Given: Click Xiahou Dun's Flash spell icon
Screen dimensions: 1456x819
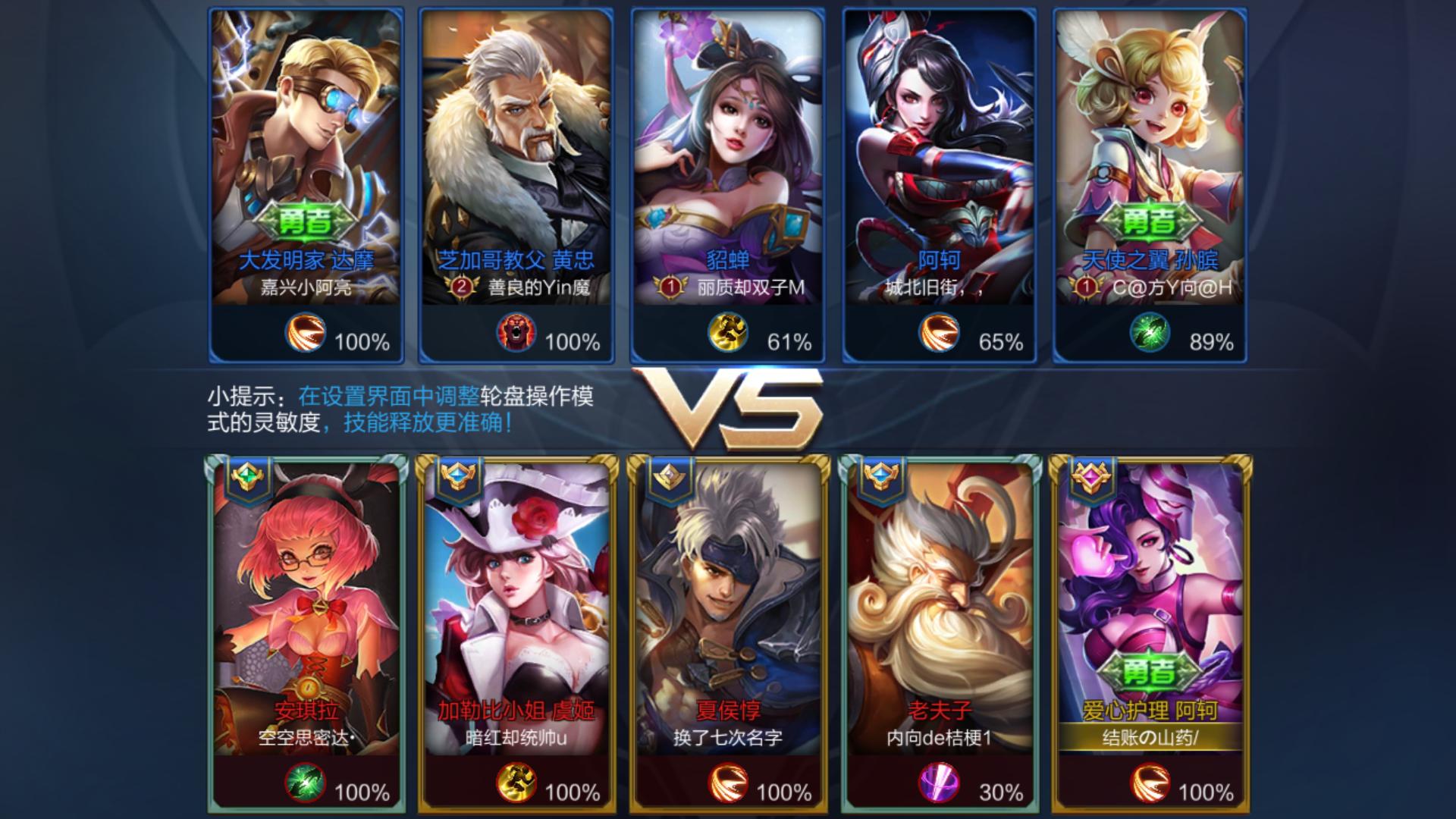Looking at the screenshot, I should coord(728,786).
